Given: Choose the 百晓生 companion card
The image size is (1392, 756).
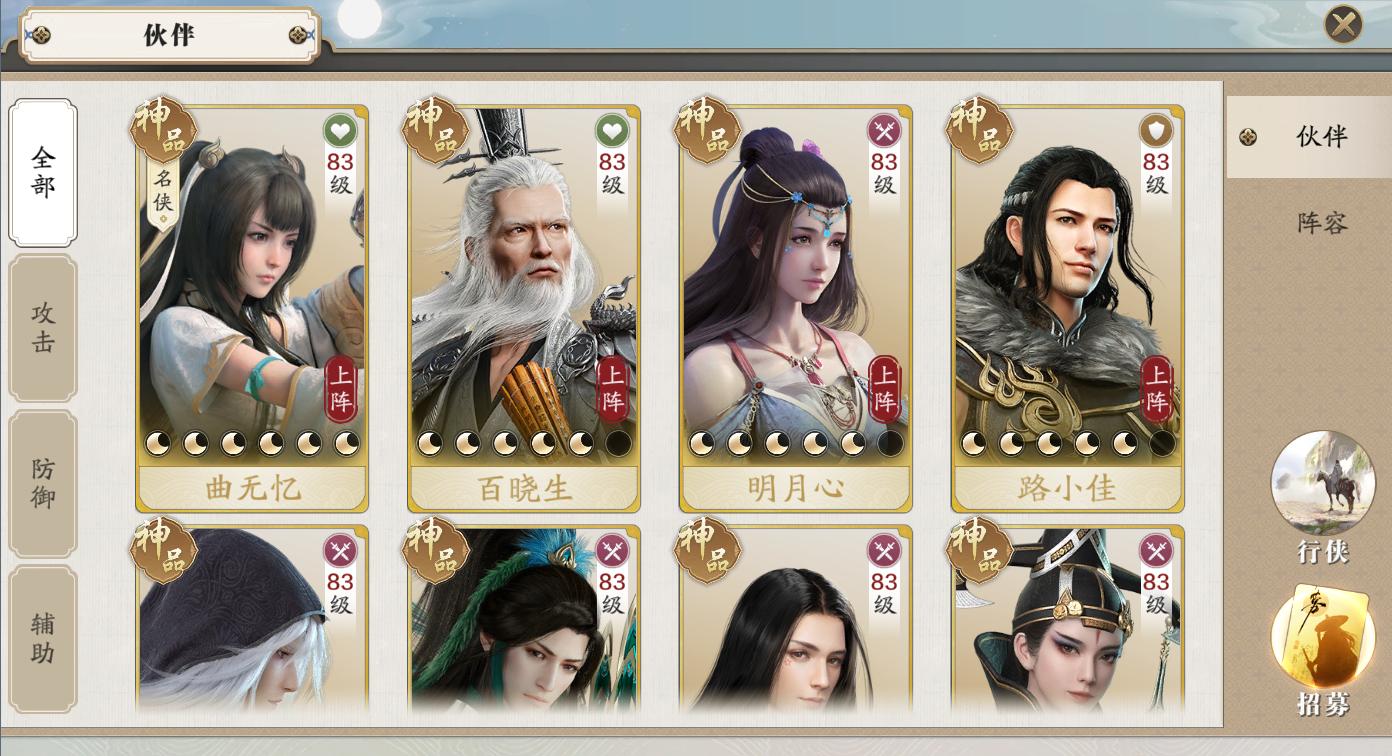Looking at the screenshot, I should [x=524, y=300].
